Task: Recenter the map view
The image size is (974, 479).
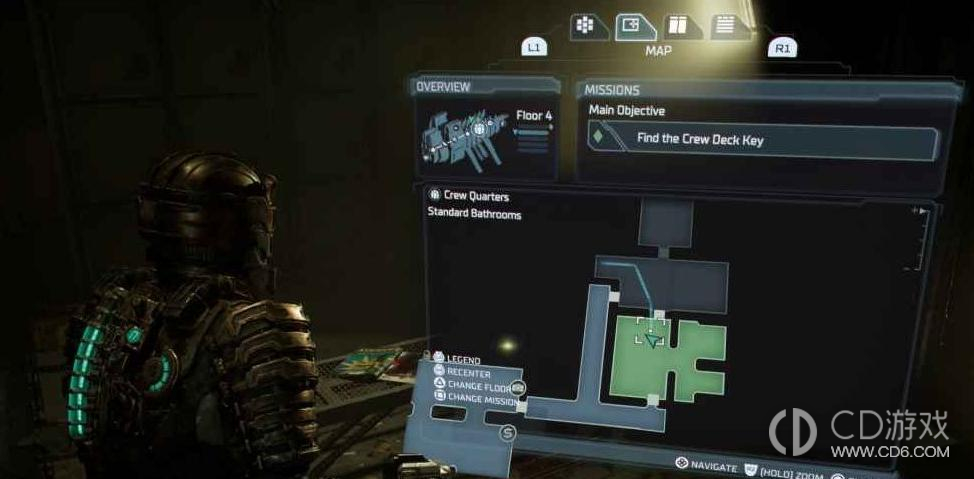Action: click(x=468, y=373)
